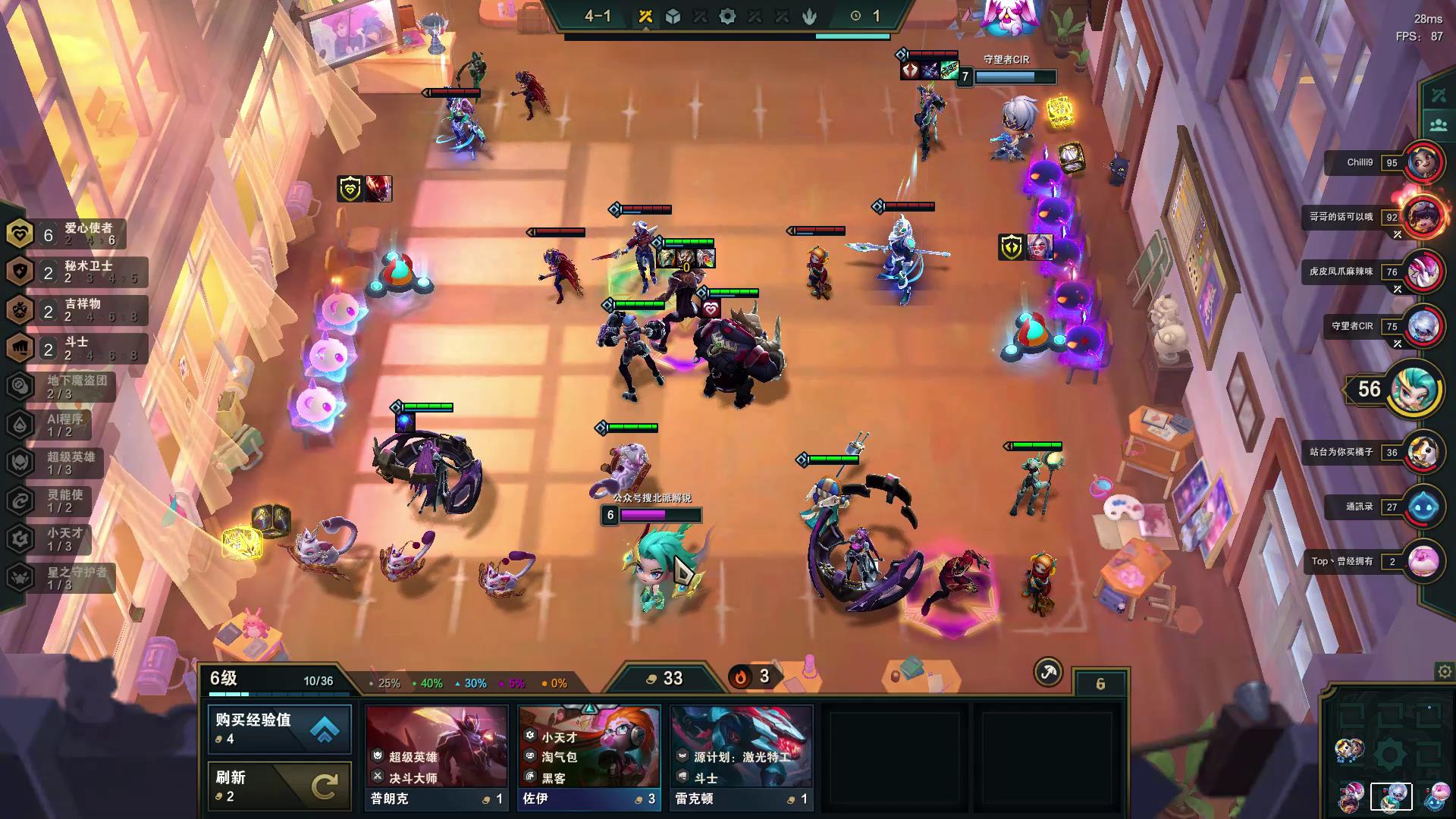1456x819 pixels.
Task: Inspect the 秘术卫士 trait entry
Action: tap(76, 272)
